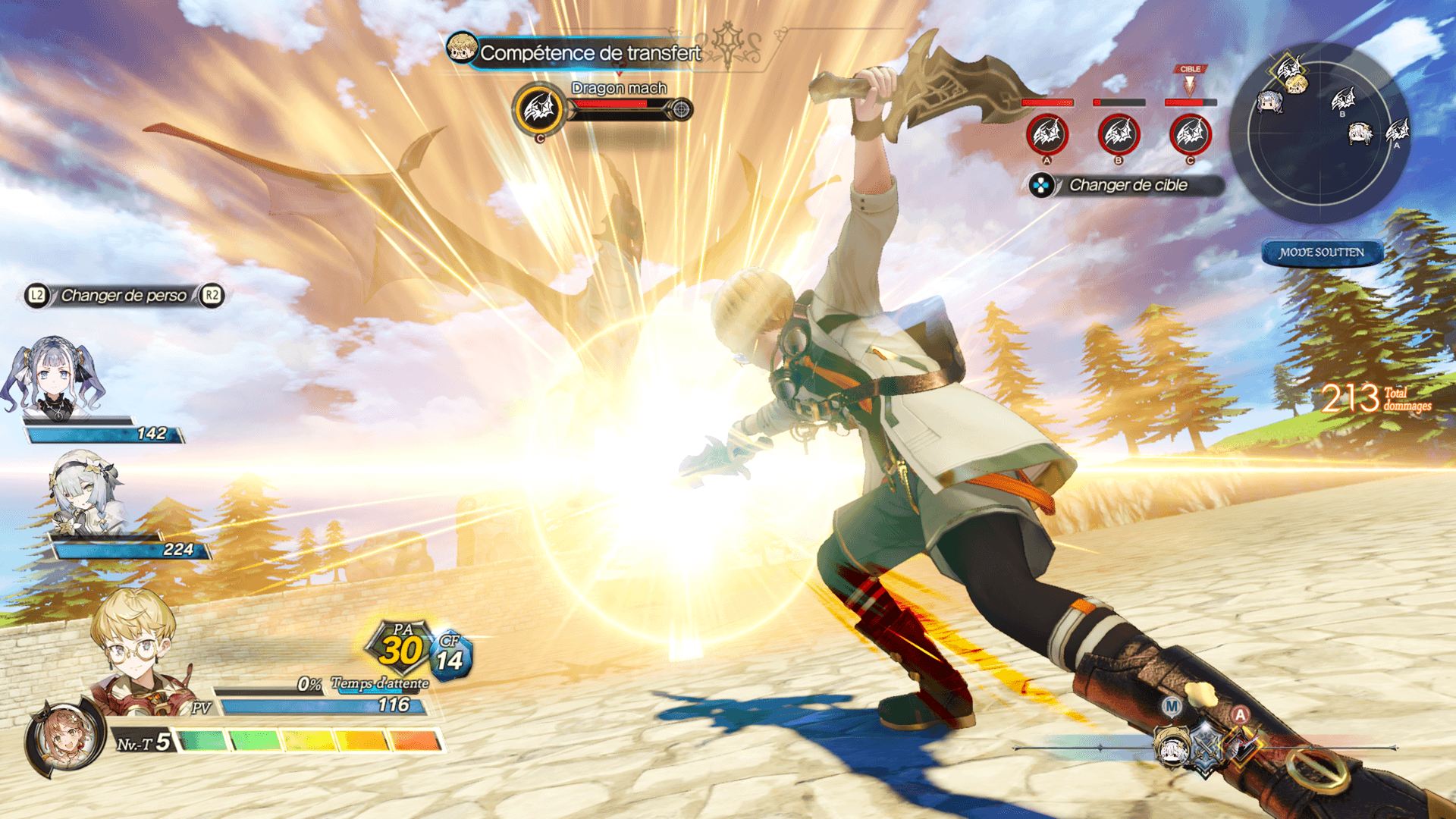Select enemy target A icon
The height and width of the screenshot is (819, 1456).
click(x=1046, y=135)
